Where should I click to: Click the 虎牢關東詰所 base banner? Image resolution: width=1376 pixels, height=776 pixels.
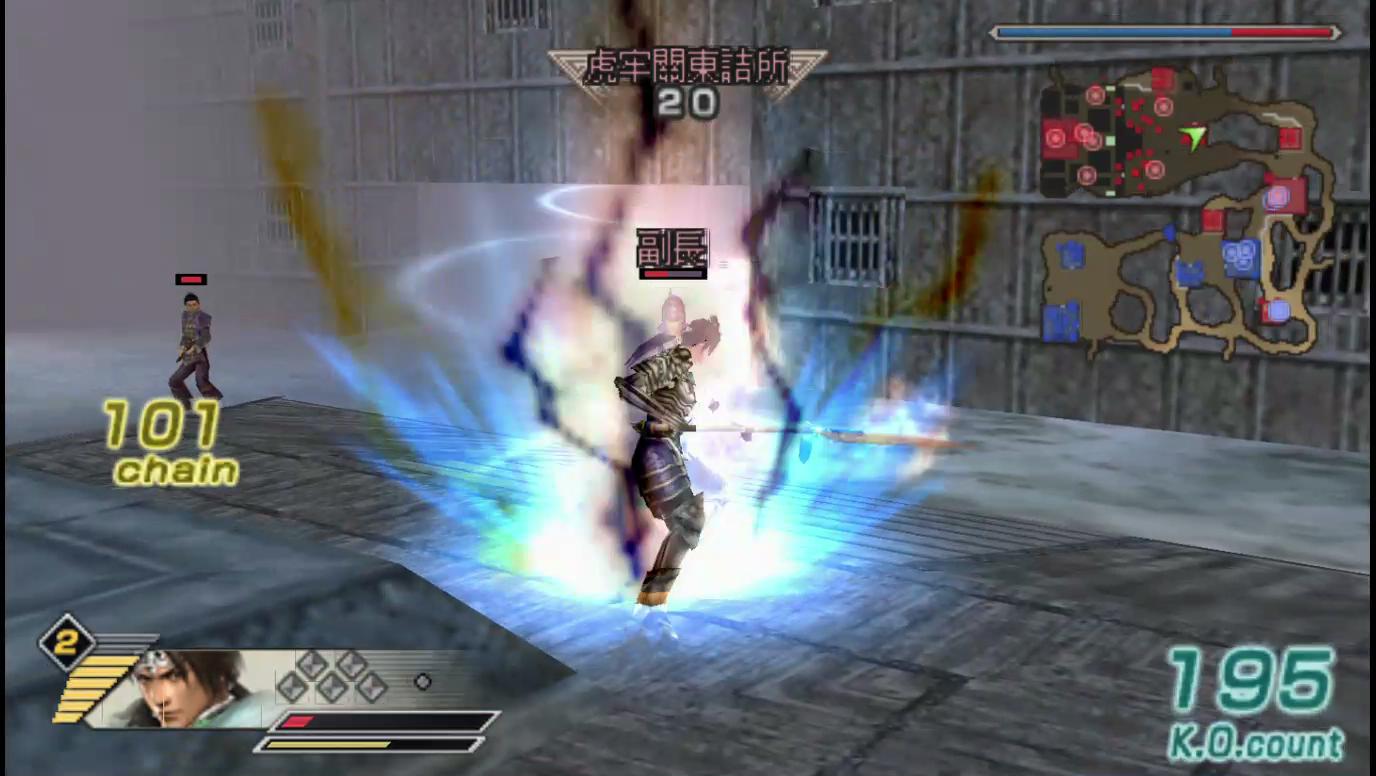(x=686, y=68)
